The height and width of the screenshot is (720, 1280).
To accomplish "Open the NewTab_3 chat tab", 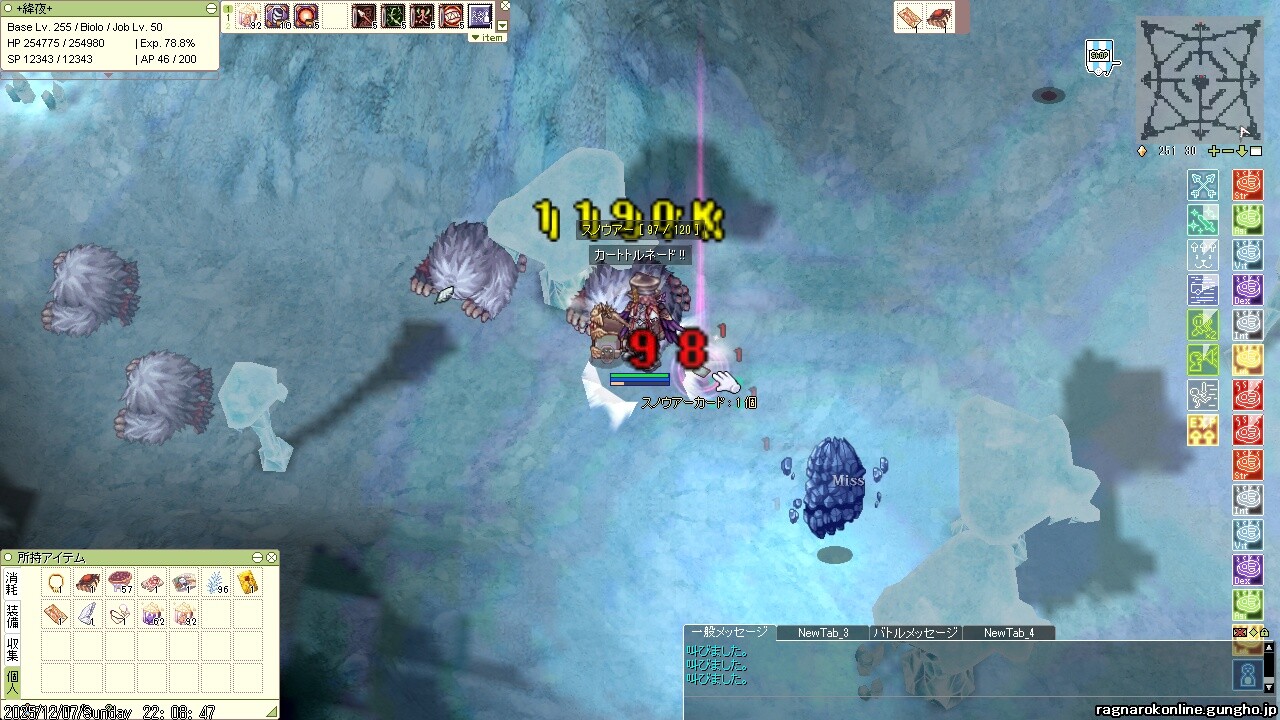I will [x=823, y=633].
